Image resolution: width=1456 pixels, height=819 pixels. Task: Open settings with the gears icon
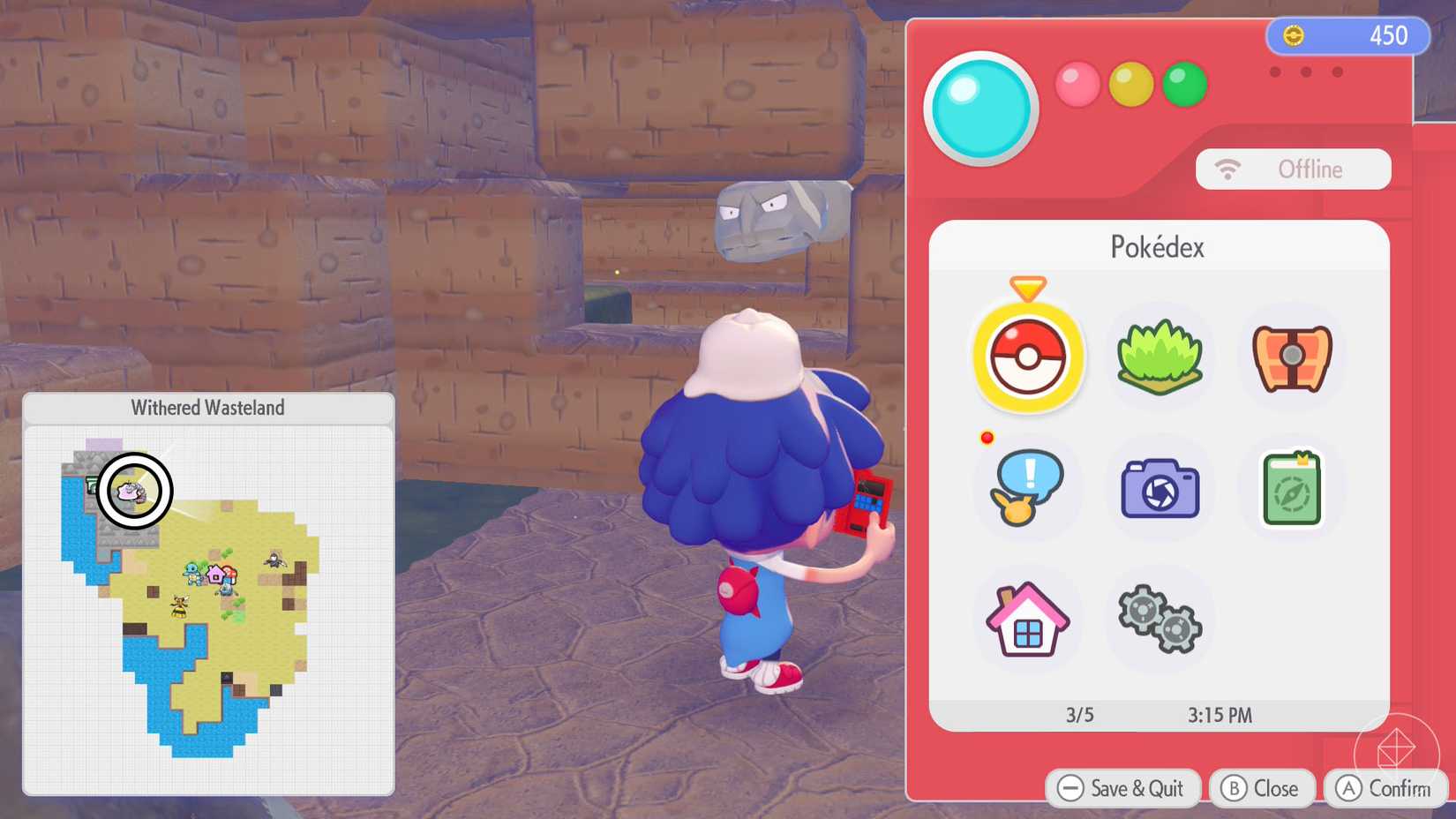(1159, 620)
